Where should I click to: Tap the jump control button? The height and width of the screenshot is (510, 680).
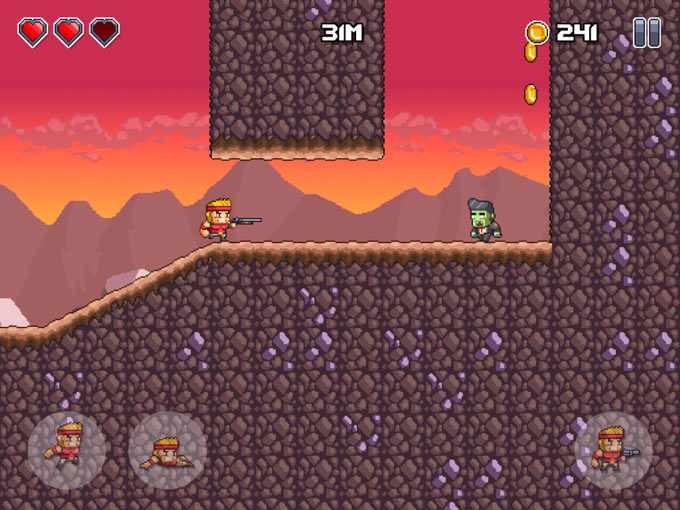(67, 449)
